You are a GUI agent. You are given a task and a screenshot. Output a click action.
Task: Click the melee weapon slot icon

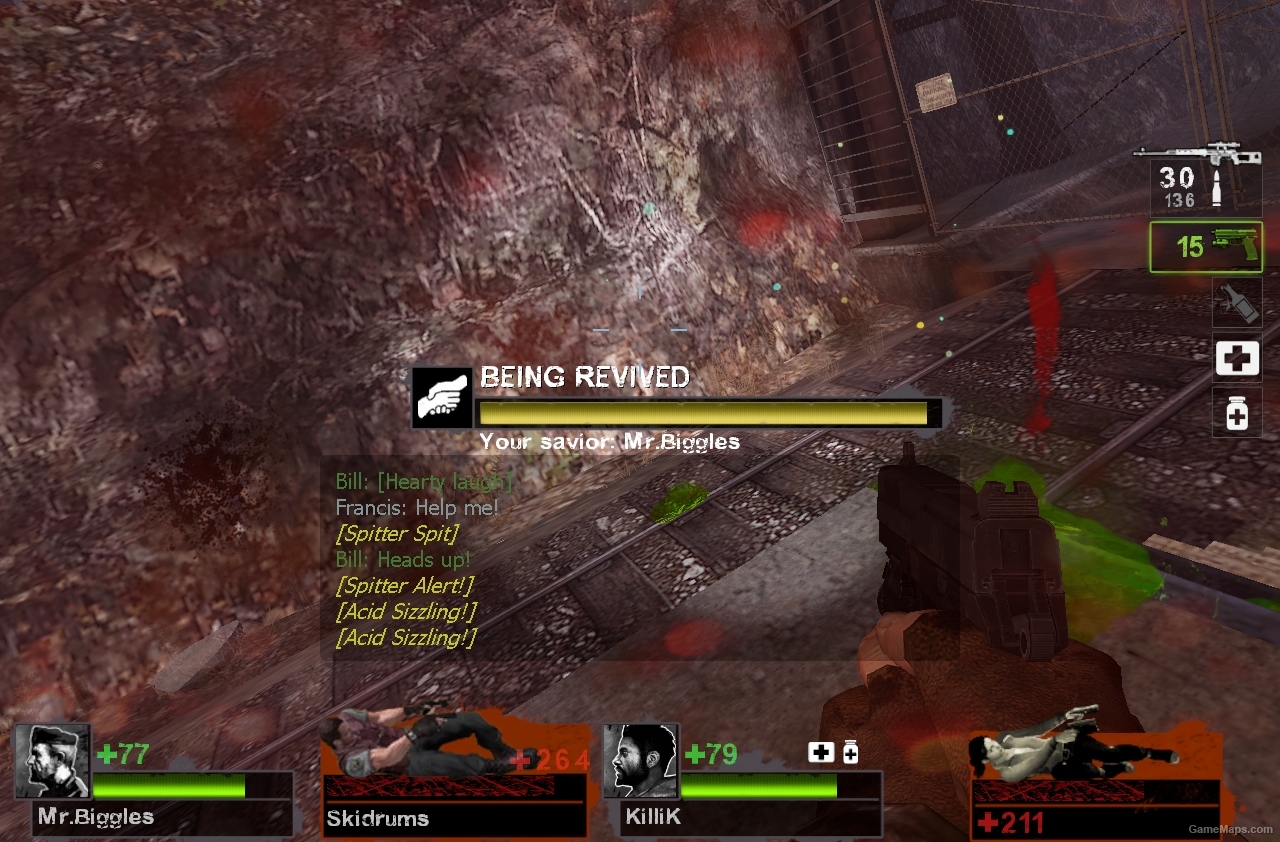click(x=1236, y=303)
